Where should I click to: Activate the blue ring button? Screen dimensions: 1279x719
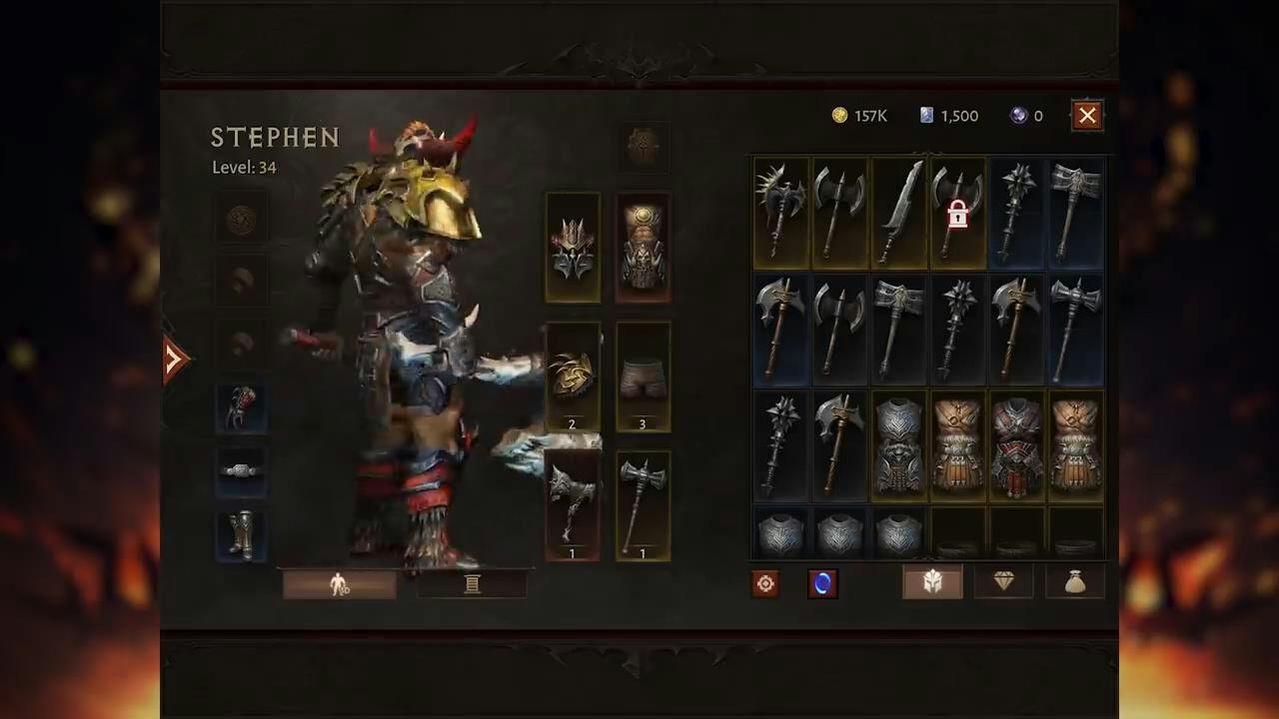[822, 584]
